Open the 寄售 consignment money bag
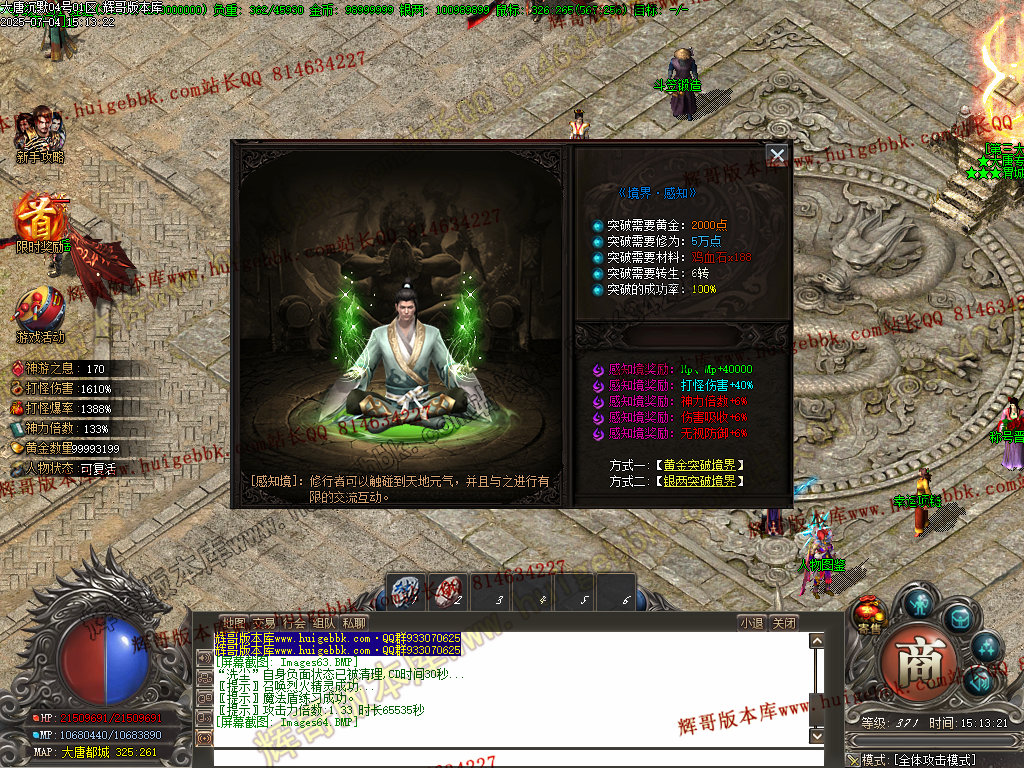The height and width of the screenshot is (768, 1024). pyautogui.click(x=869, y=615)
